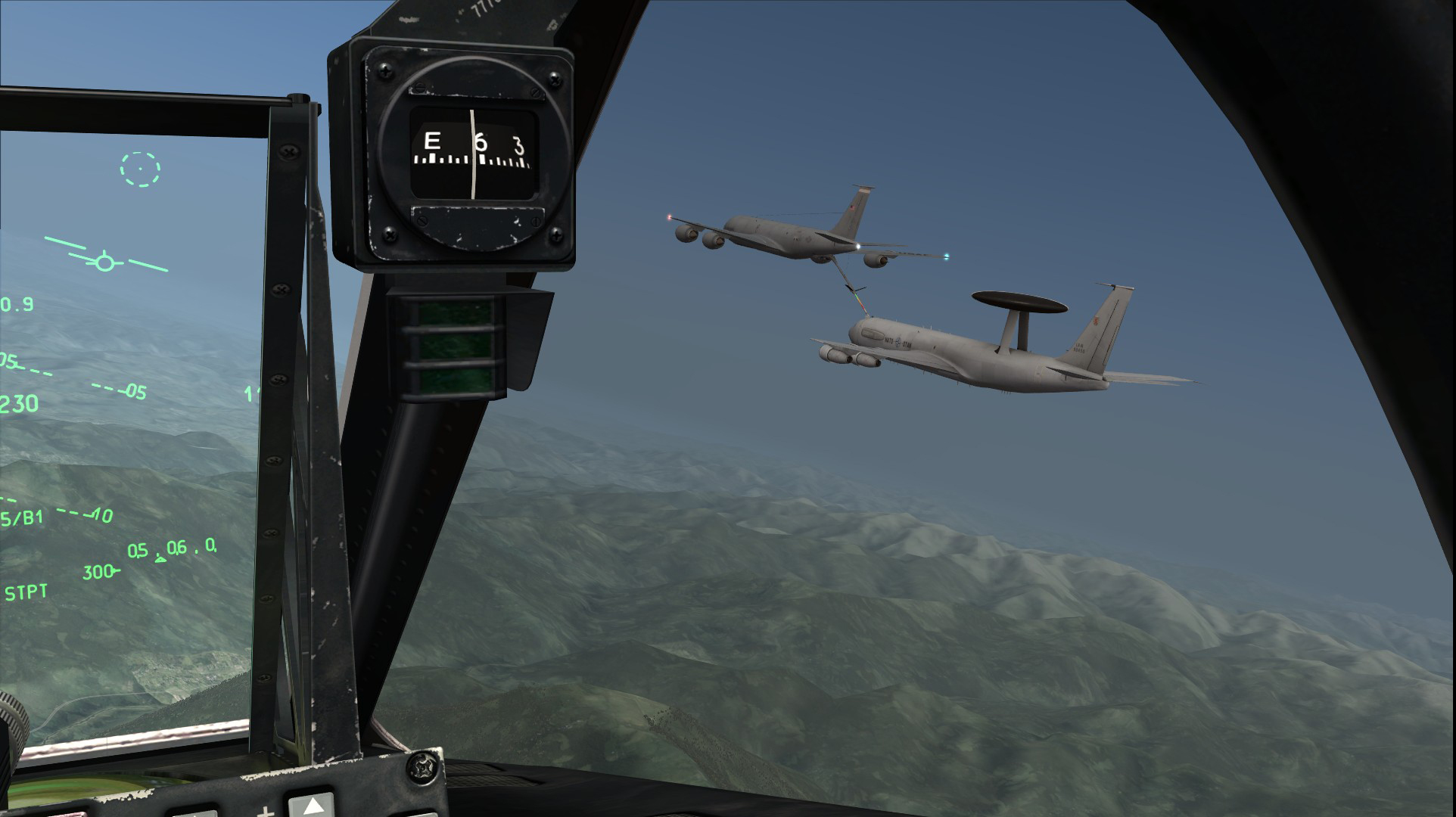Click the up-arrow button on the cockpit panel

pos(311,805)
